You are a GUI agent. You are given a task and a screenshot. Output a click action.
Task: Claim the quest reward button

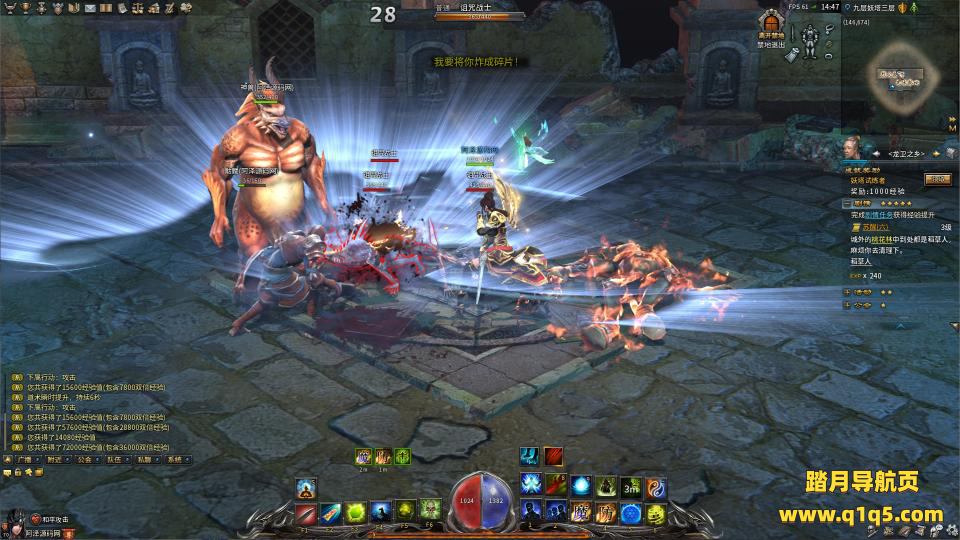pos(937,179)
